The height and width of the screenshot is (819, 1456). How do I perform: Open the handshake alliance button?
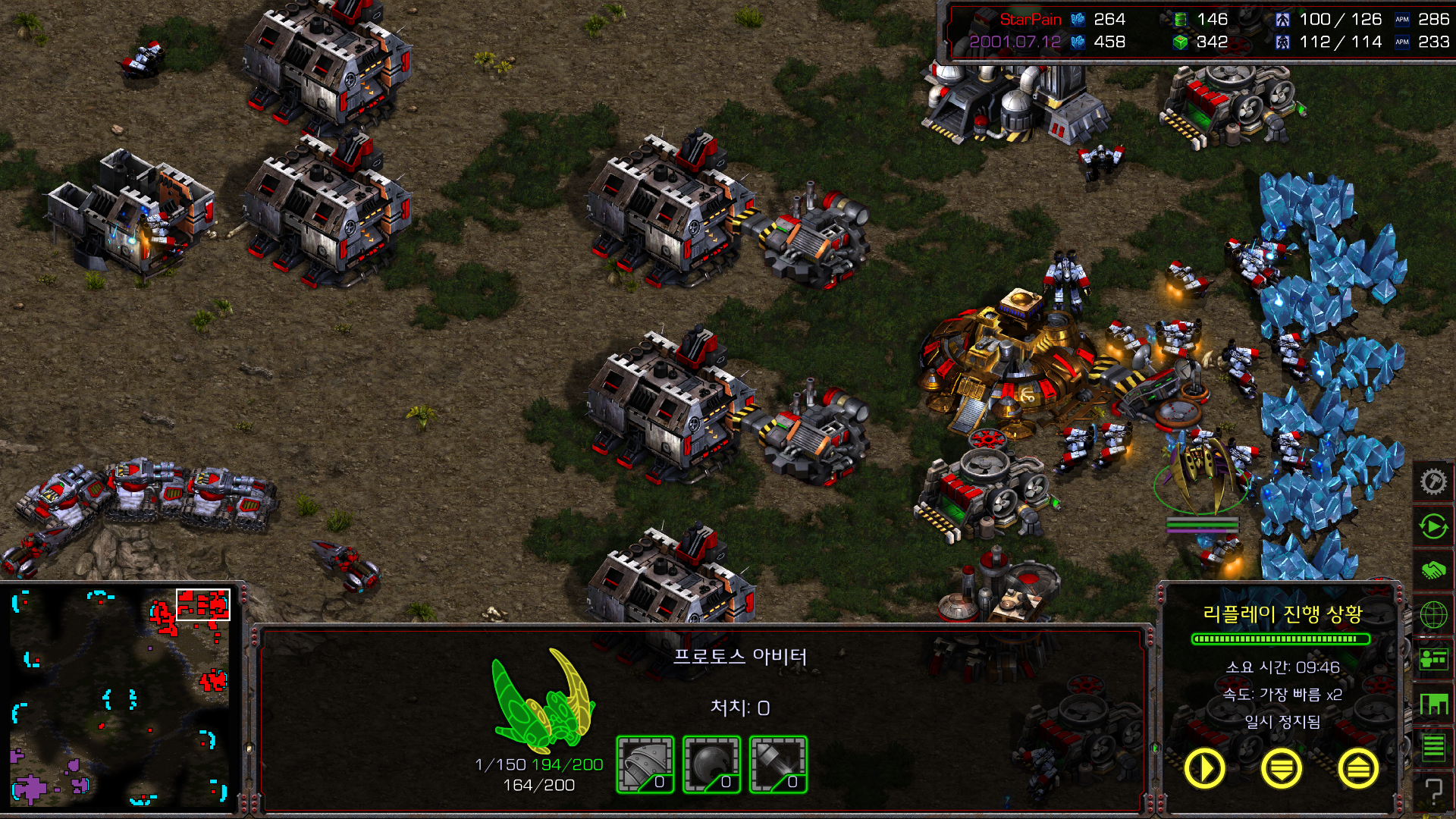point(1432,570)
